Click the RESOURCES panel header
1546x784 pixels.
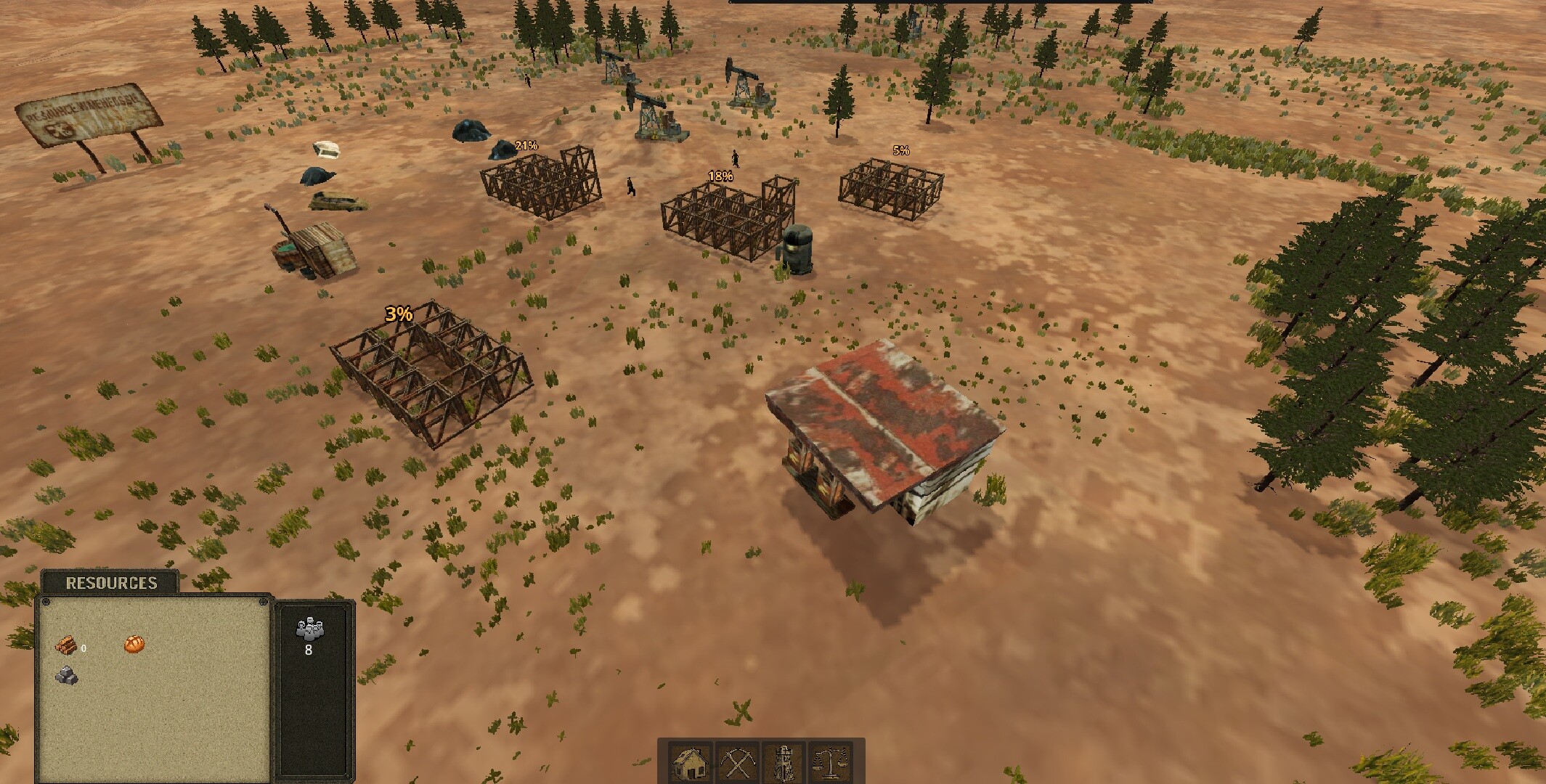110,581
